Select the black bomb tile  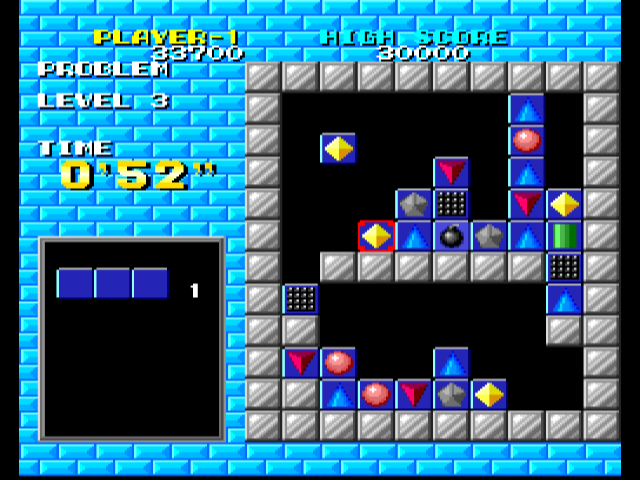click(451, 236)
